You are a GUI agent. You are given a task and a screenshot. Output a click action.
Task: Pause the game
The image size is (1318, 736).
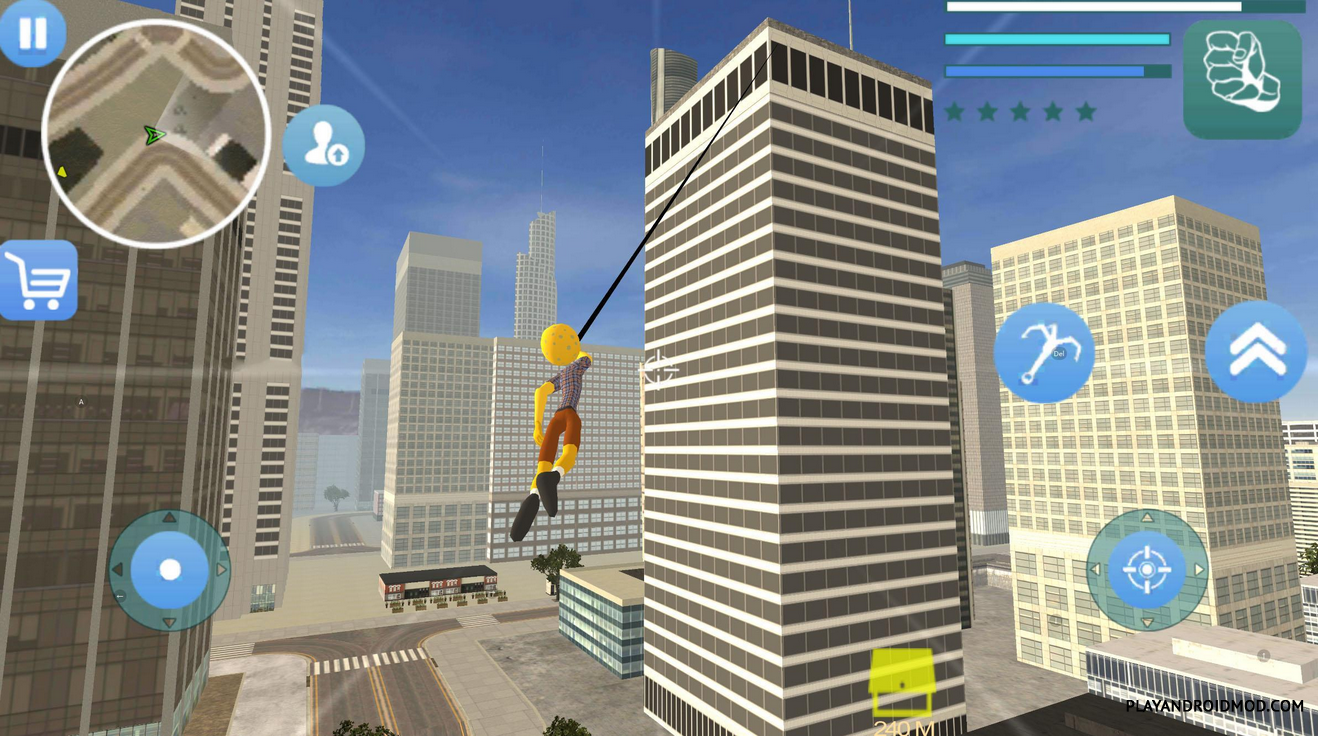(32, 33)
